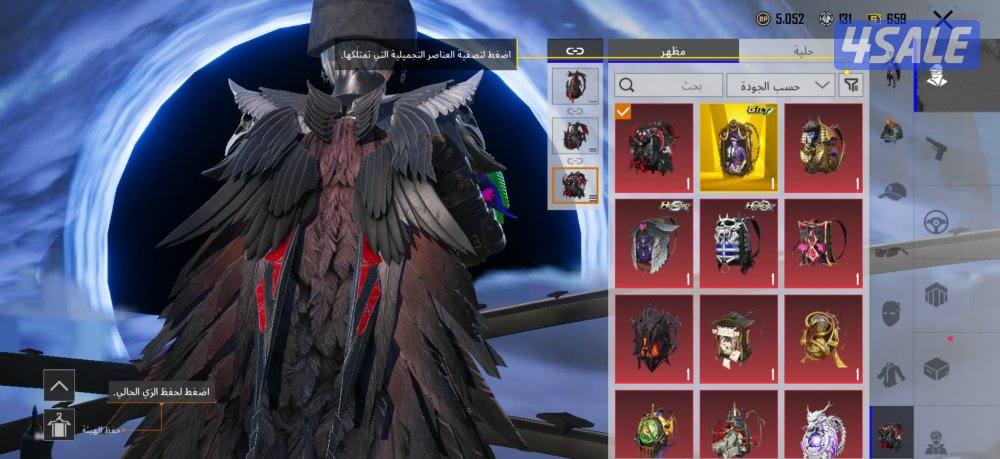This screenshot has width=1000, height=459.
Task: Open the baseball cap headwear category
Action: point(893,192)
